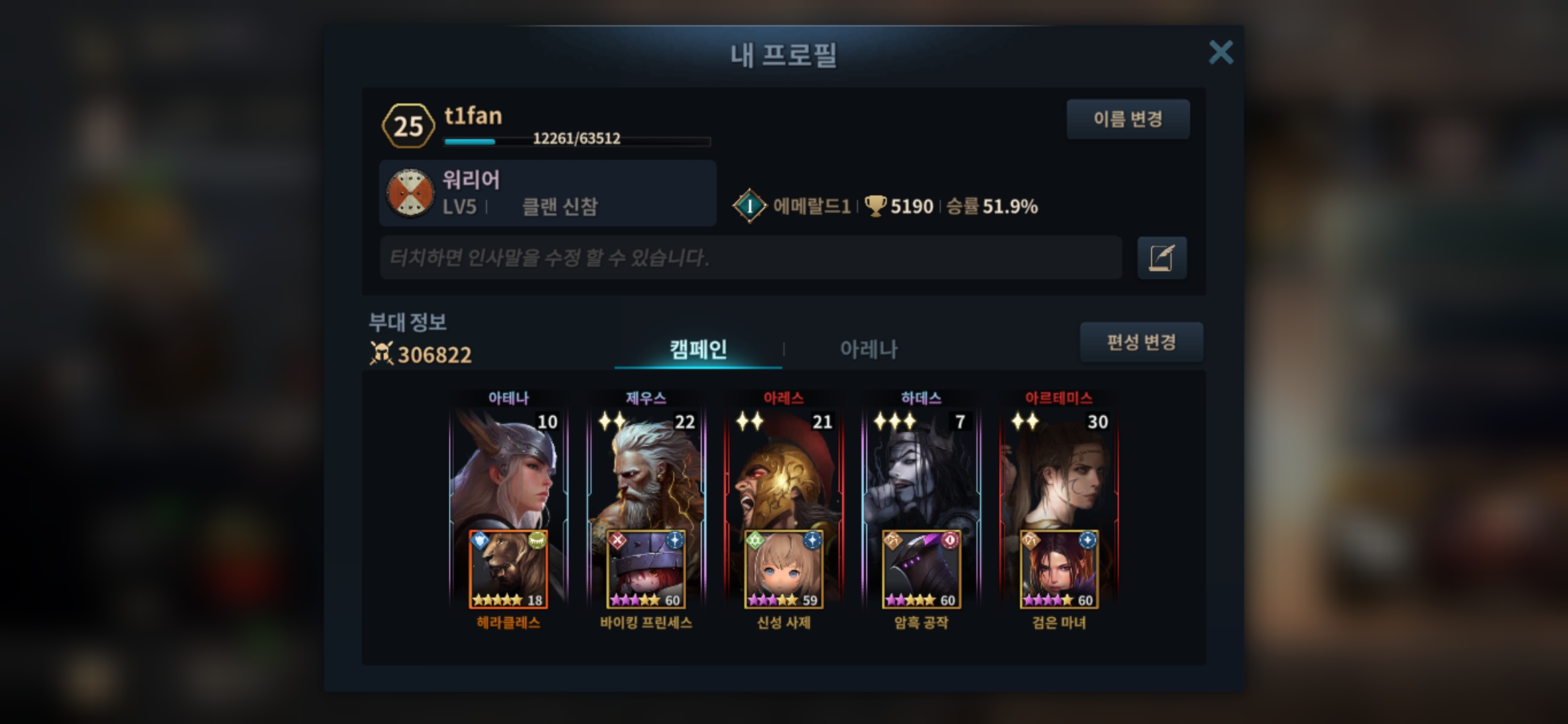Open the 이름 변경 name change button

point(1128,119)
